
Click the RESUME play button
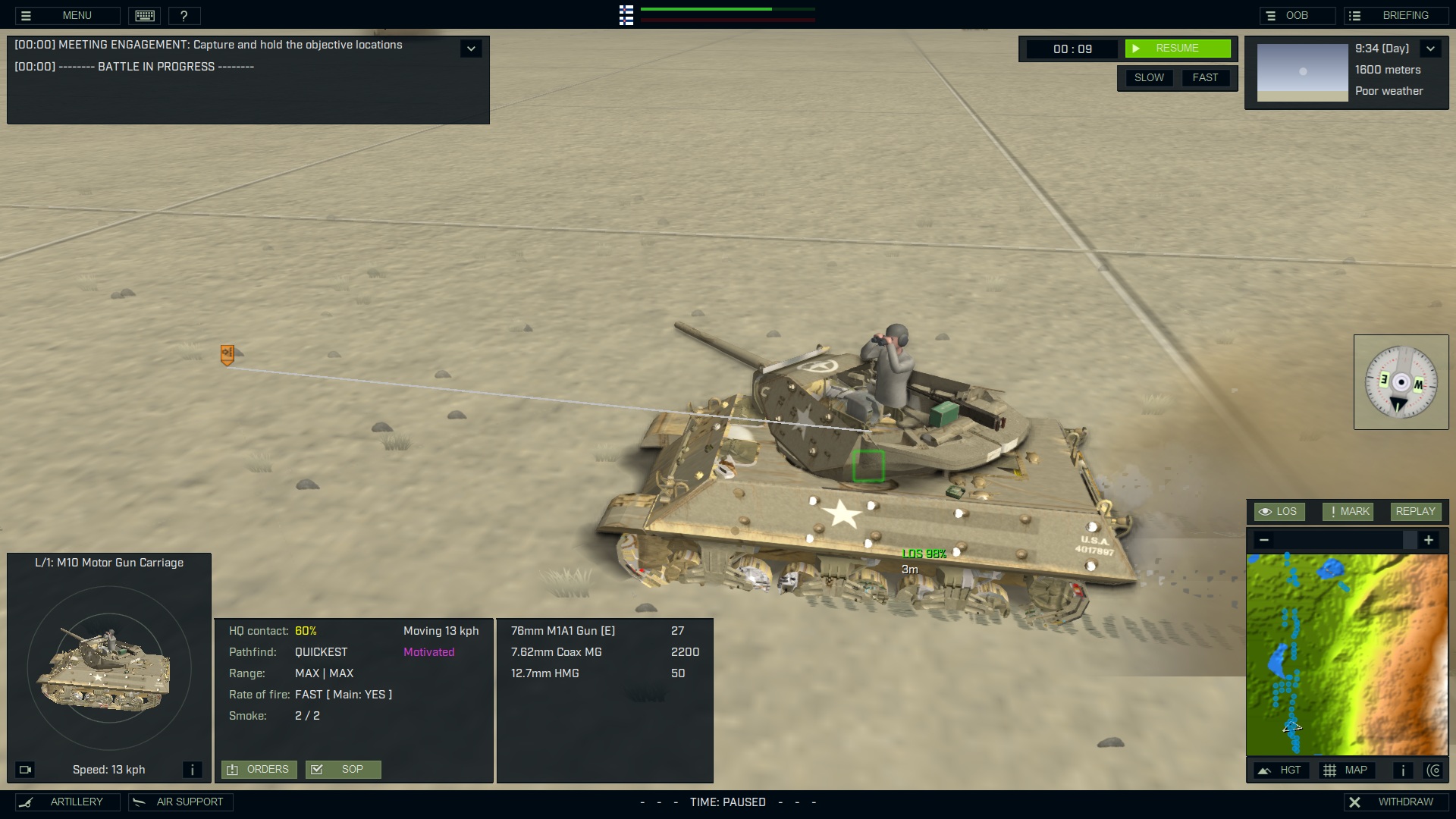[1178, 48]
